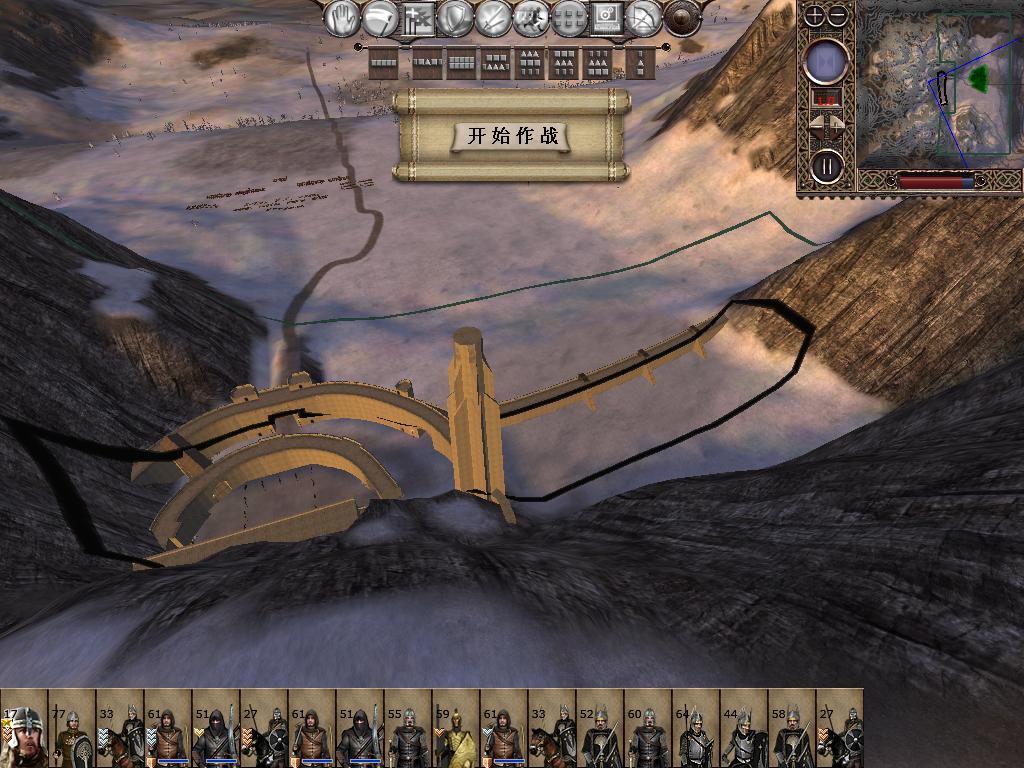Select the crossed swords melee button
Screen dimensions: 1024x768
(493, 18)
